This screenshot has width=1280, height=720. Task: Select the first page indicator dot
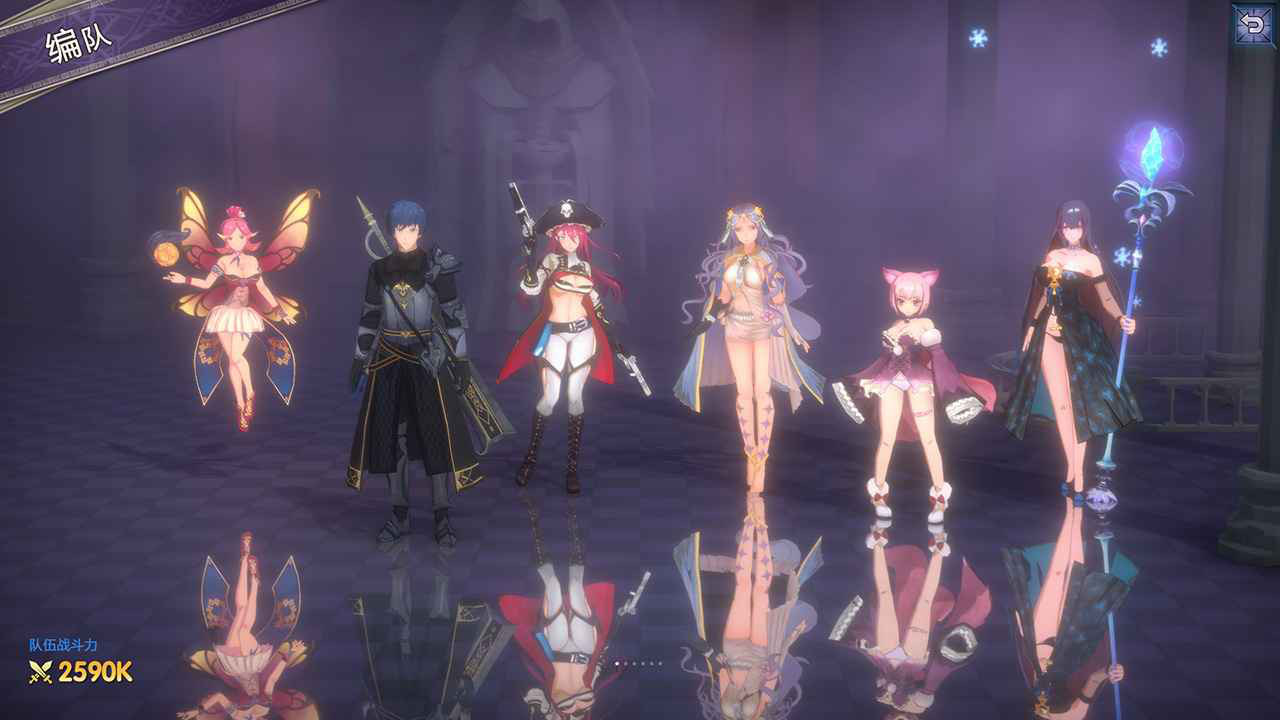point(617,663)
